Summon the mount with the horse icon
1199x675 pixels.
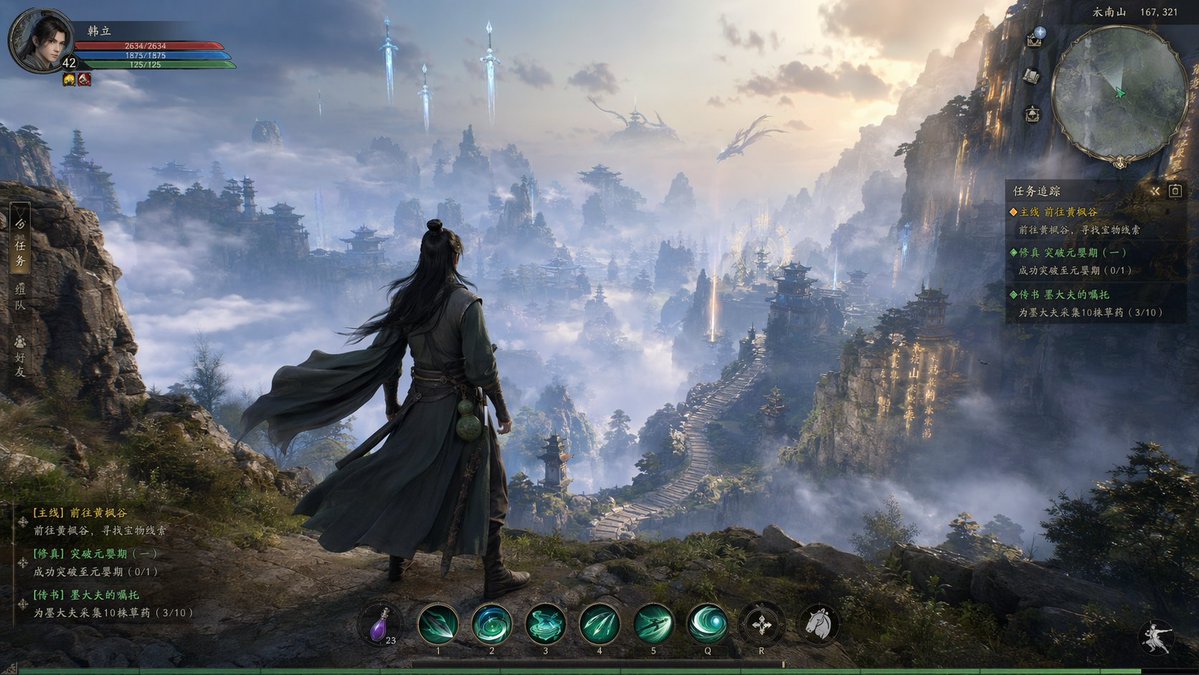click(818, 623)
